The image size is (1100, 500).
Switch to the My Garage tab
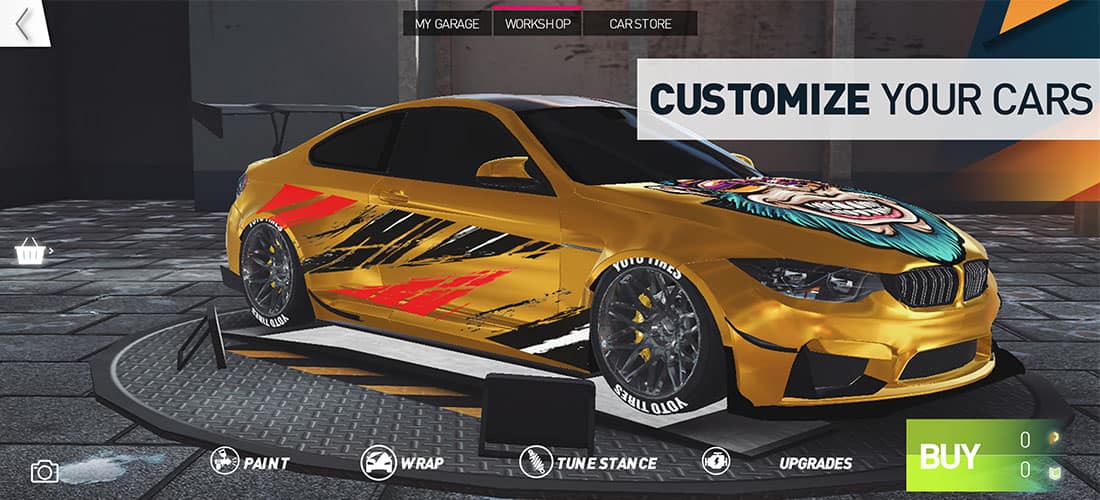(448, 24)
